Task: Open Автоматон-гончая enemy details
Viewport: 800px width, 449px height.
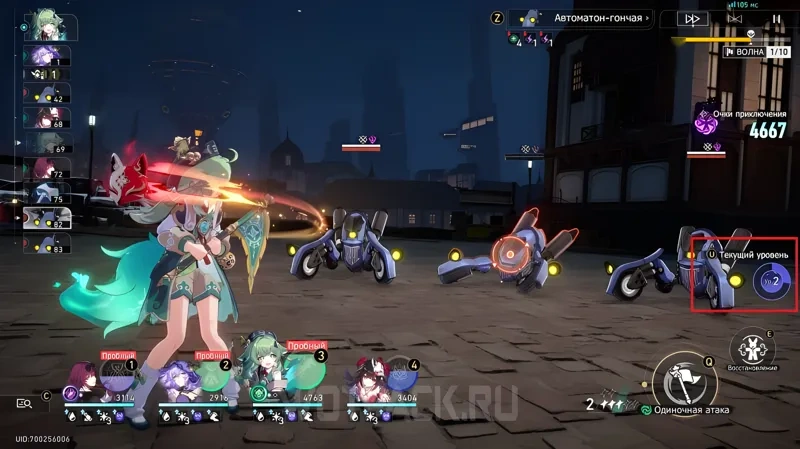Action: (x=582, y=17)
